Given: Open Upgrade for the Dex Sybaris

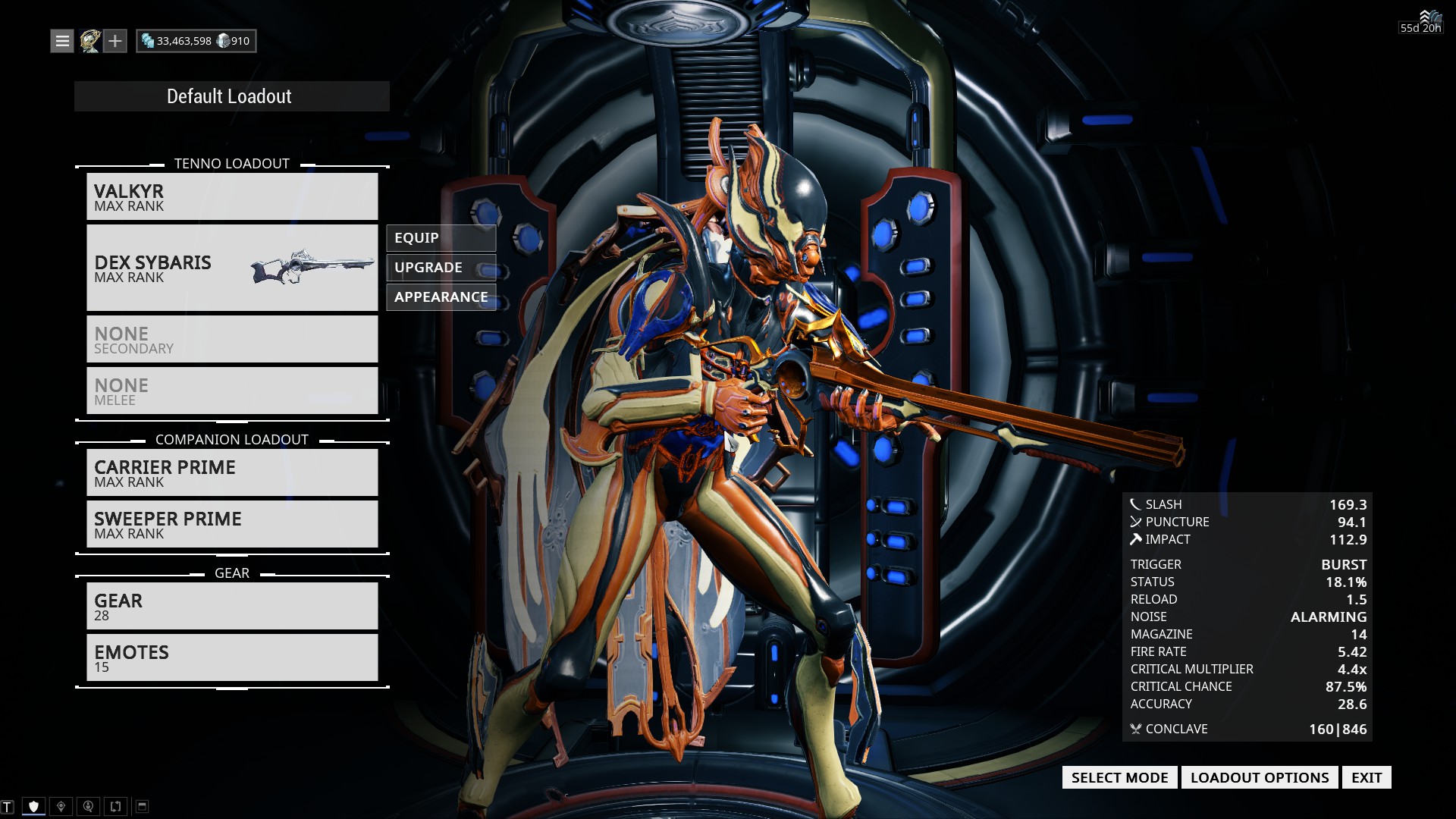Looking at the screenshot, I should tap(441, 268).
